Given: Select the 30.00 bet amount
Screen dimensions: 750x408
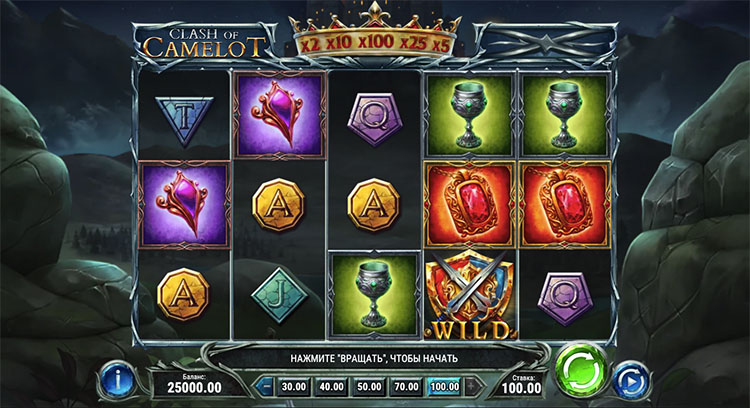Looking at the screenshot, I should click(x=293, y=385).
